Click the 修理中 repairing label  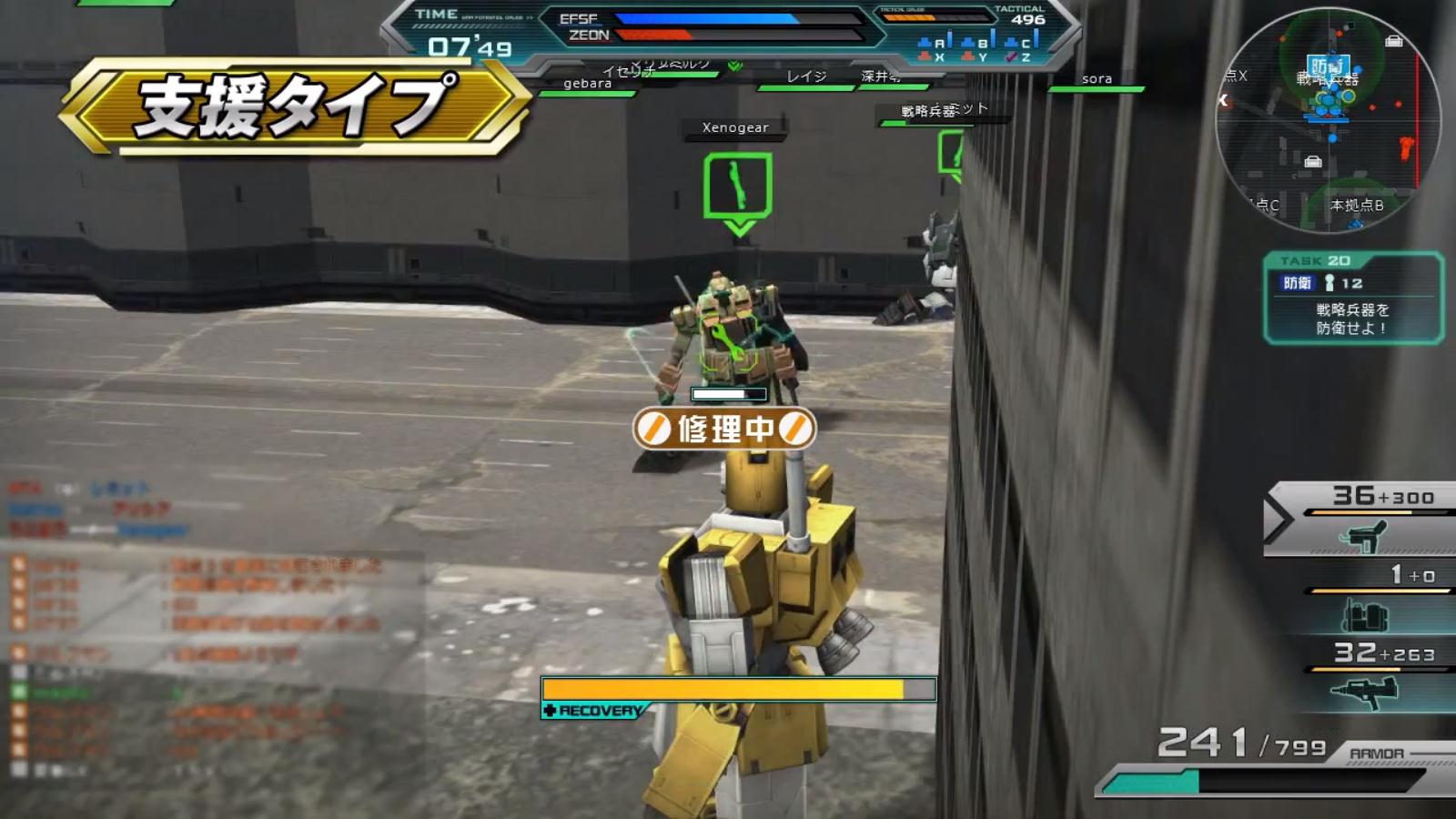point(722,430)
